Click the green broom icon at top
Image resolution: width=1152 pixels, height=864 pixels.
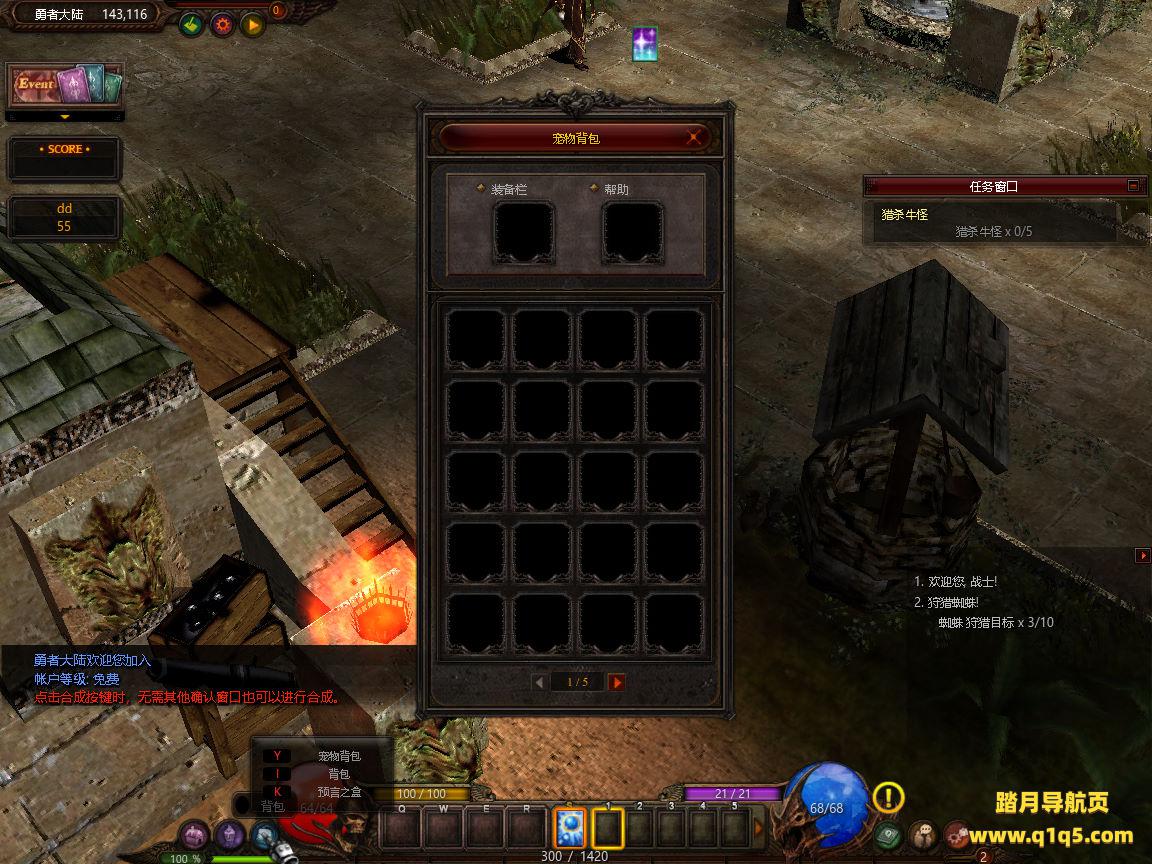(x=190, y=24)
